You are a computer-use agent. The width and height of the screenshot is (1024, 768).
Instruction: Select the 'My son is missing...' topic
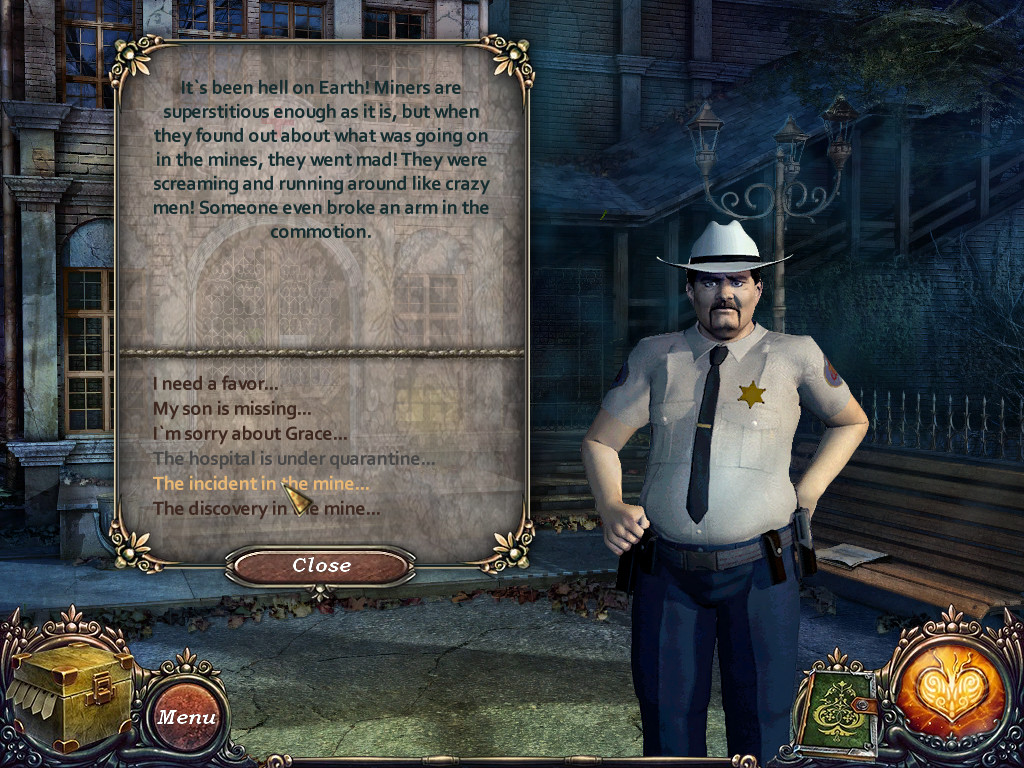tap(232, 408)
